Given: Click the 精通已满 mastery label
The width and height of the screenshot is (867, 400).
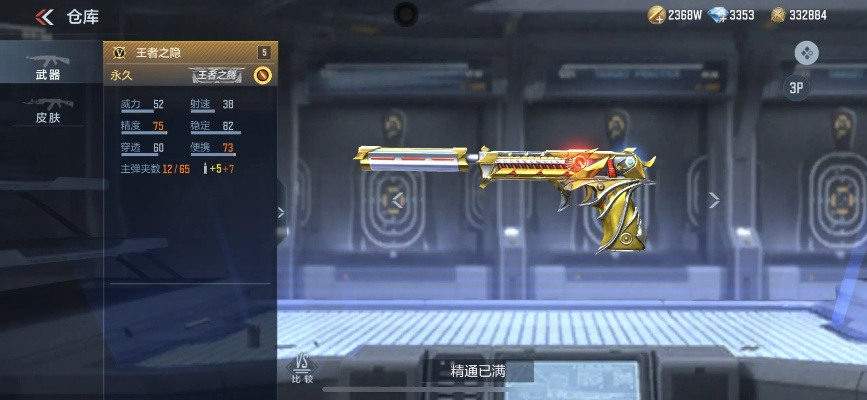Looking at the screenshot, I should [478, 371].
